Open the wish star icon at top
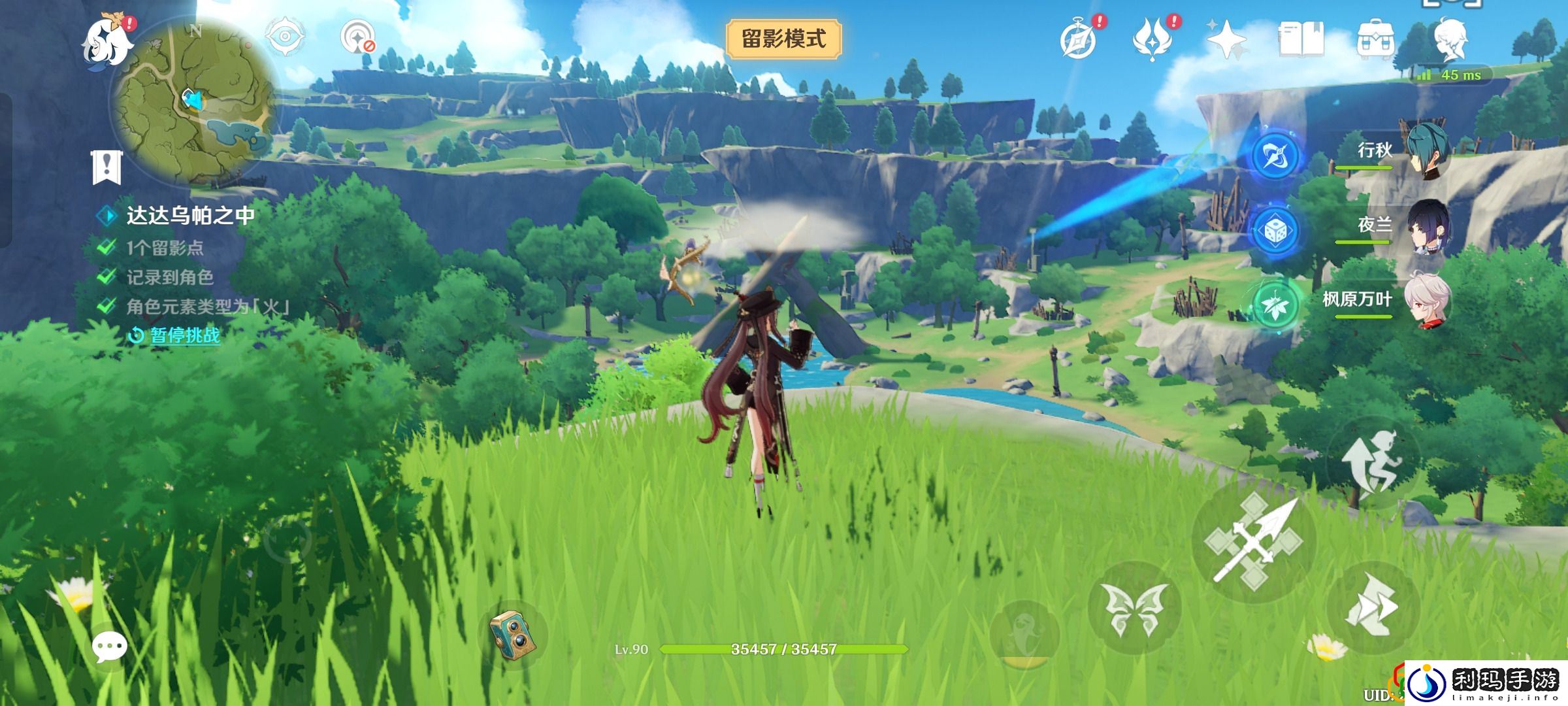The image size is (1568, 706). click(x=1226, y=36)
